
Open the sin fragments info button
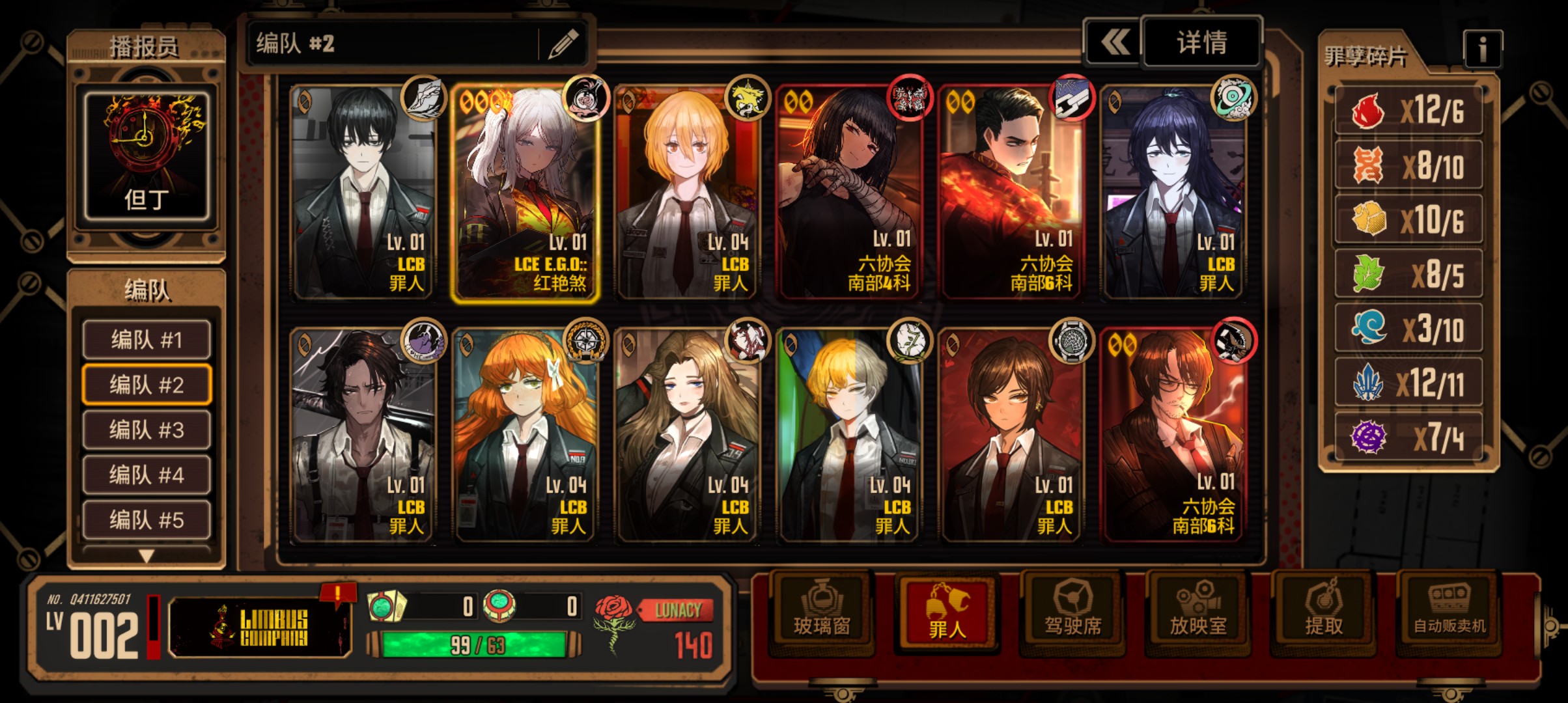[x=1482, y=49]
